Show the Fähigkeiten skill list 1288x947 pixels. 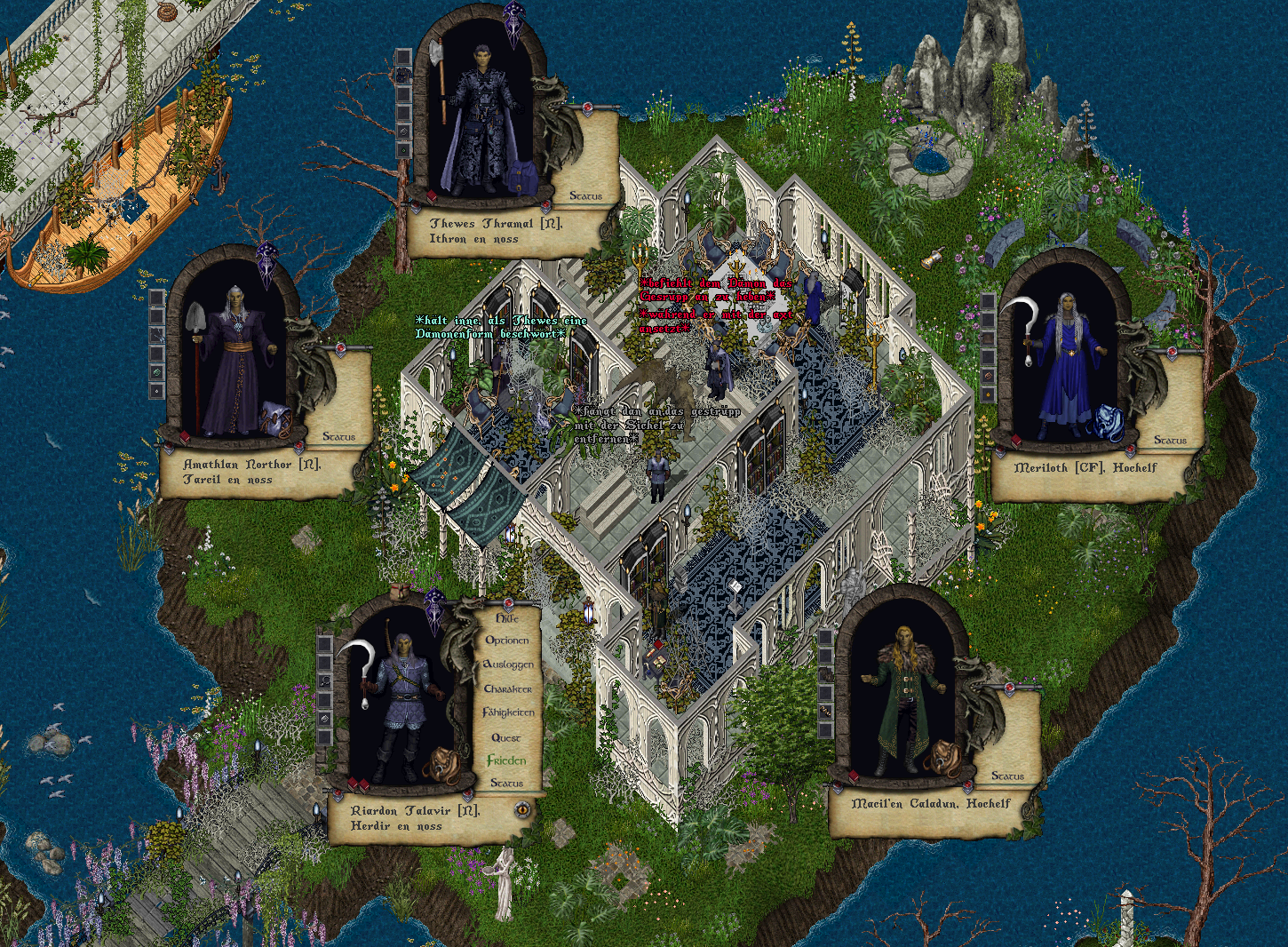[x=508, y=712]
